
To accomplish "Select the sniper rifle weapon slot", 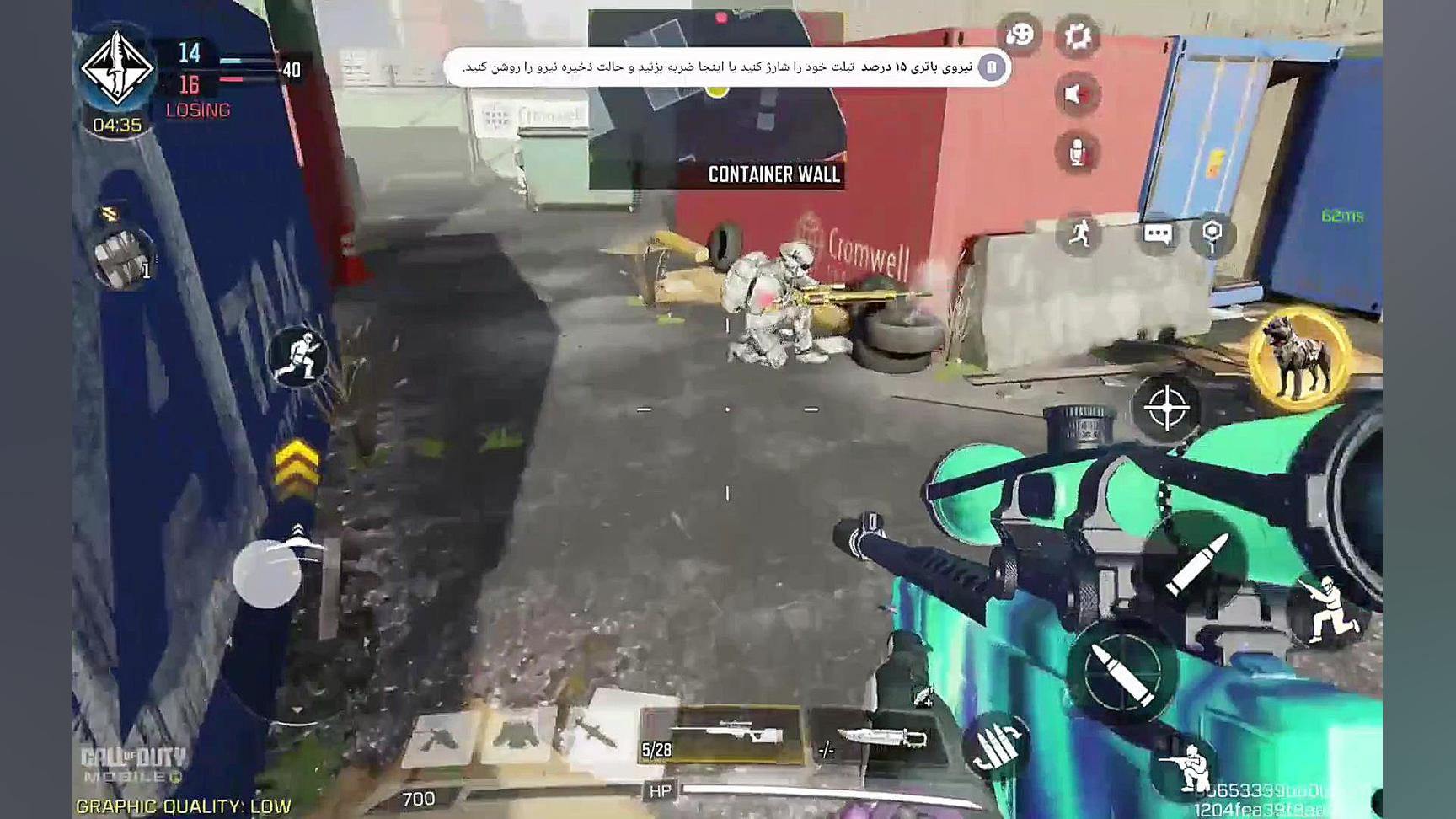I will [x=722, y=735].
